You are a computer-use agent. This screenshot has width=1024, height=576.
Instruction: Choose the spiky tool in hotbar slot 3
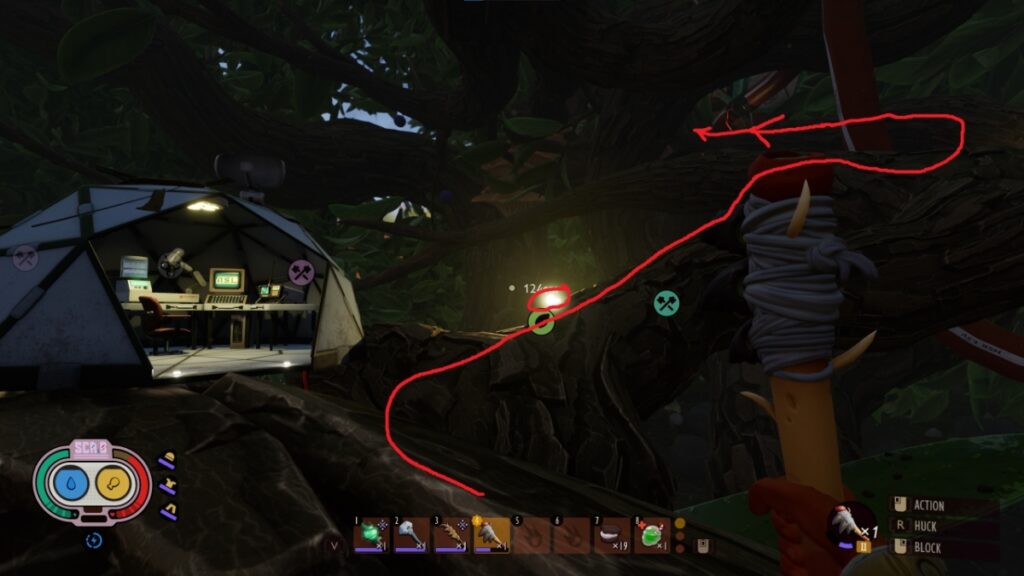[x=452, y=534]
